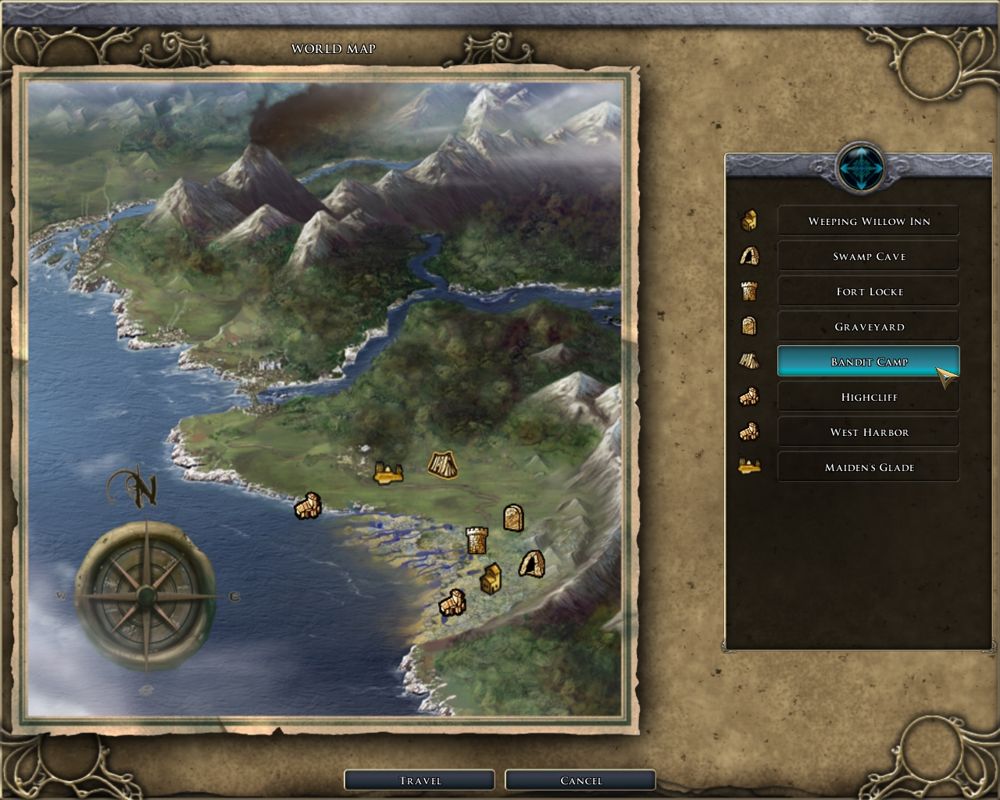The width and height of the screenshot is (1000, 800).
Task: Select Fort Locke in the location list
Action: point(868,291)
